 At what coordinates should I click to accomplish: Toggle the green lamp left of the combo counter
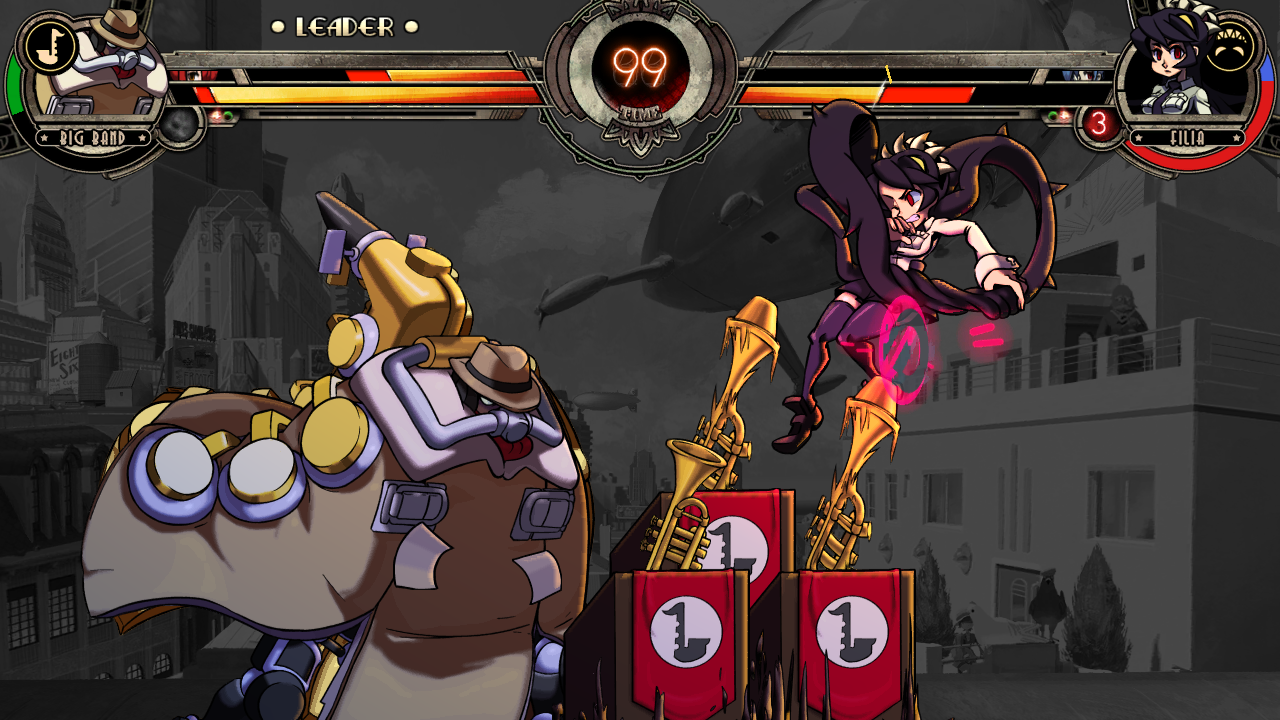(x=1053, y=115)
